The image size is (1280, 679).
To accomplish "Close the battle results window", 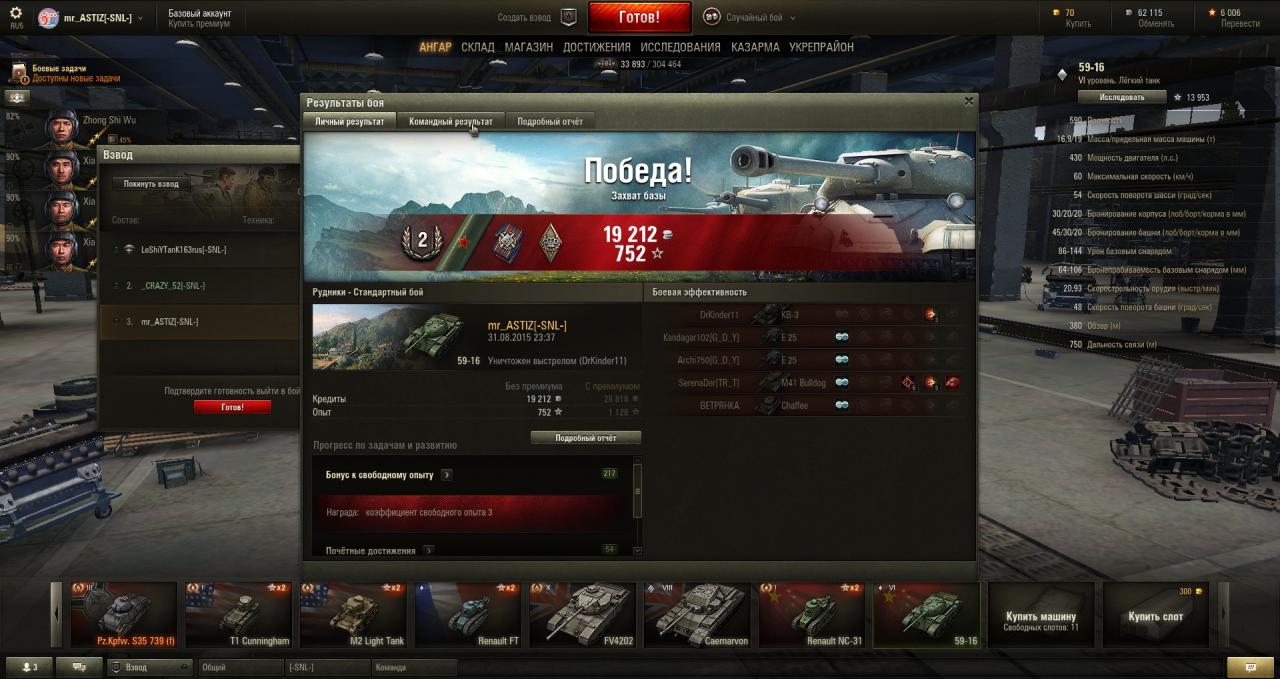I will [968, 101].
